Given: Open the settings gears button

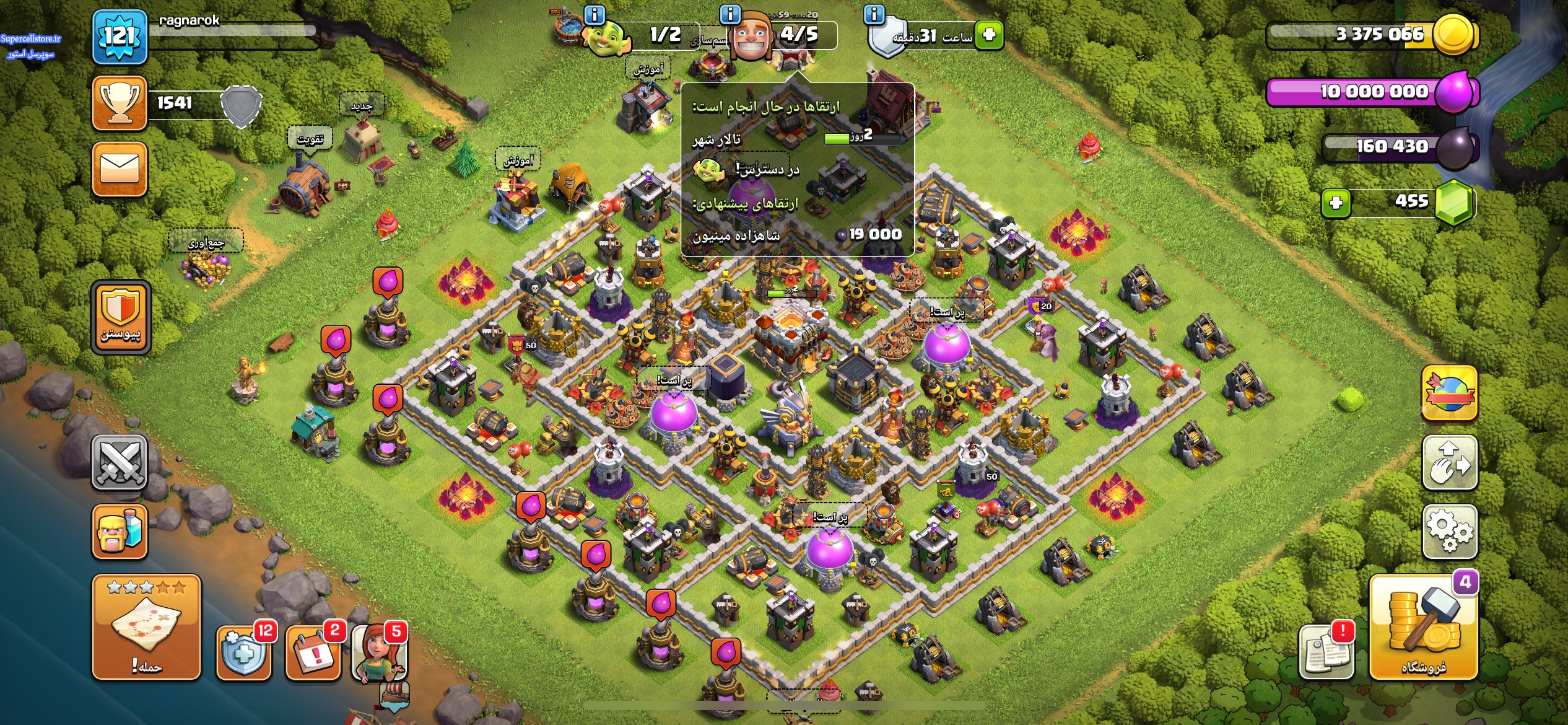Looking at the screenshot, I should pyautogui.click(x=1449, y=532).
